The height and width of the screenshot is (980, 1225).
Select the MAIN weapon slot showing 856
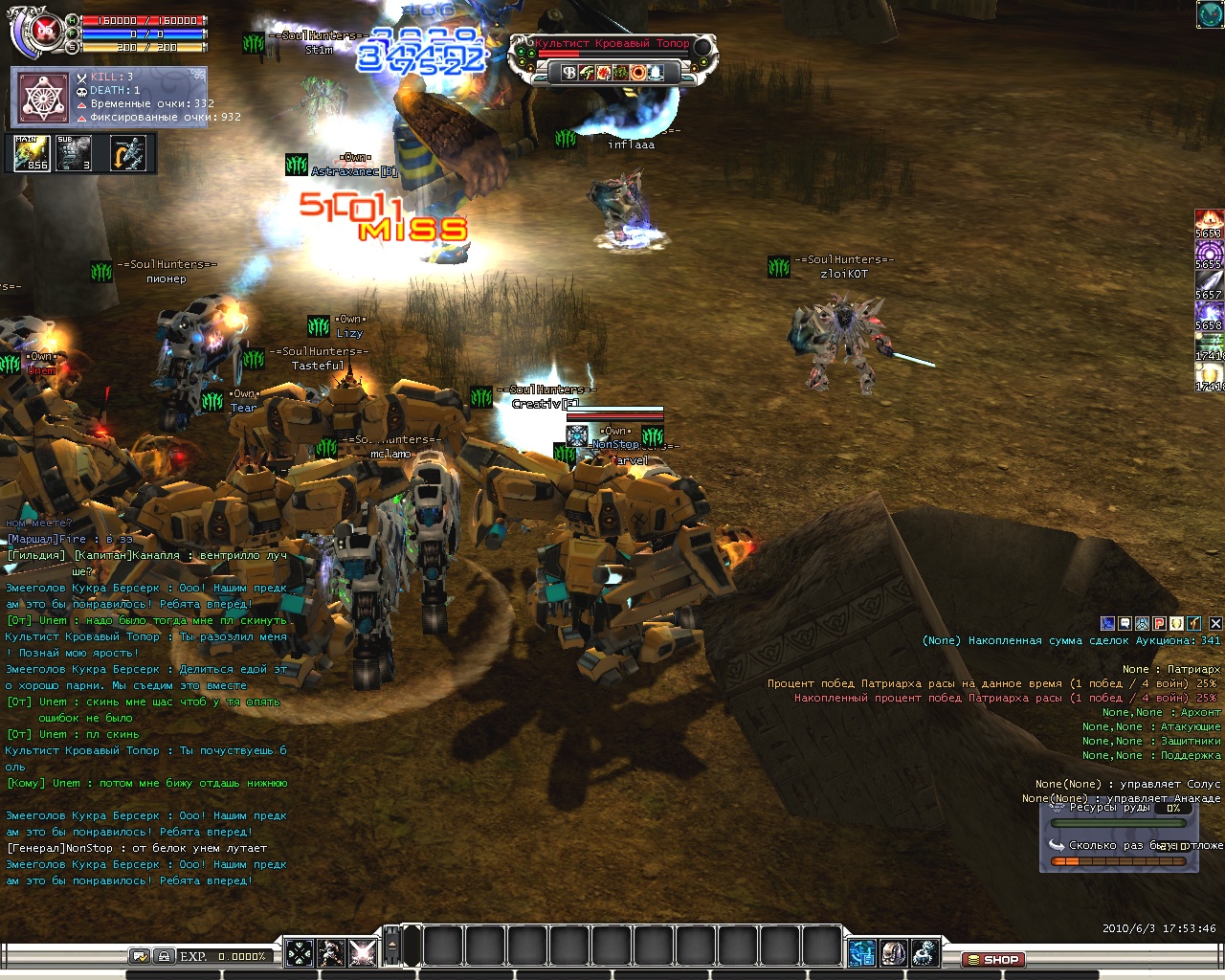tap(32, 153)
